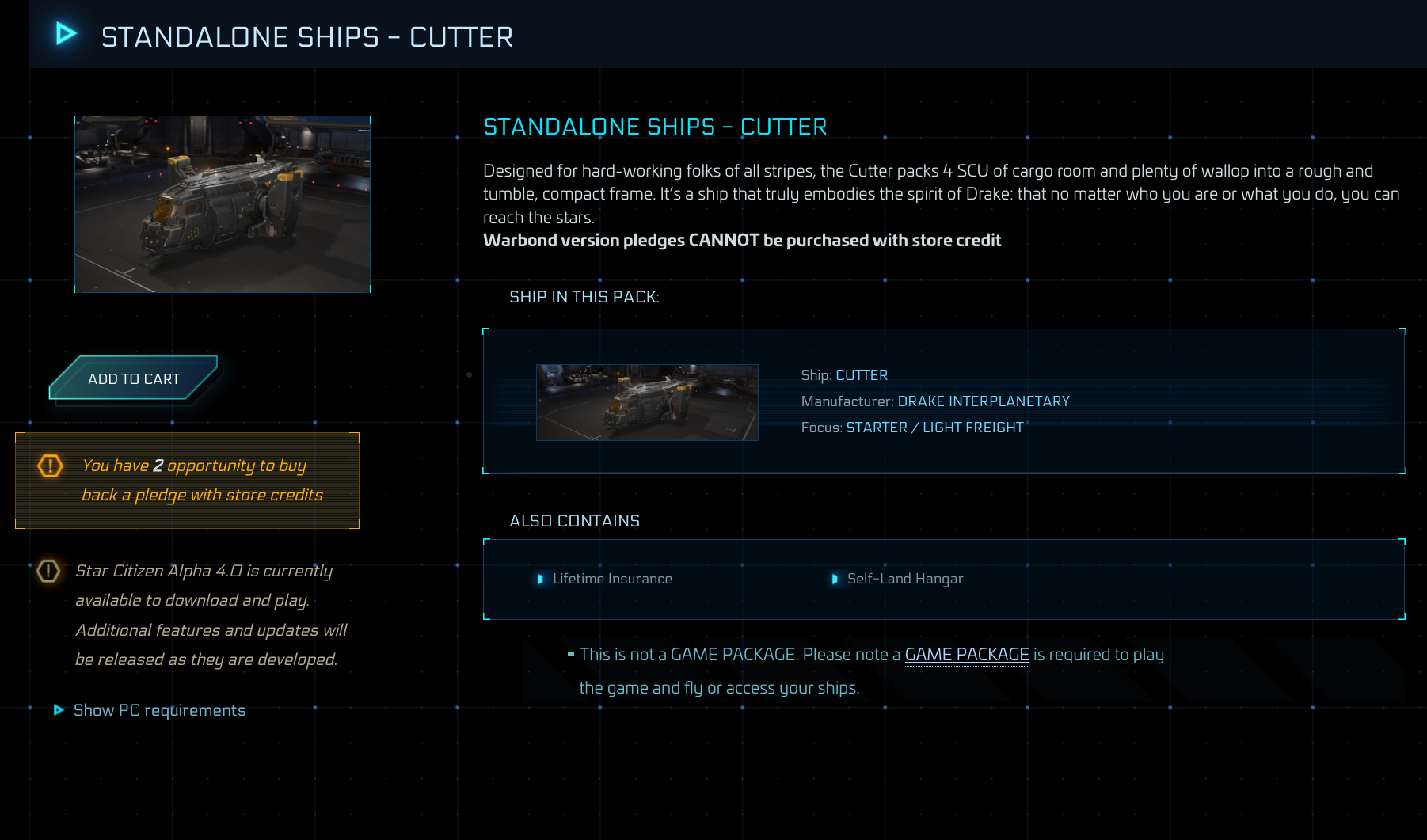Expand Show PC requirements
Screen dimensions: 1427x840
tap(159, 710)
